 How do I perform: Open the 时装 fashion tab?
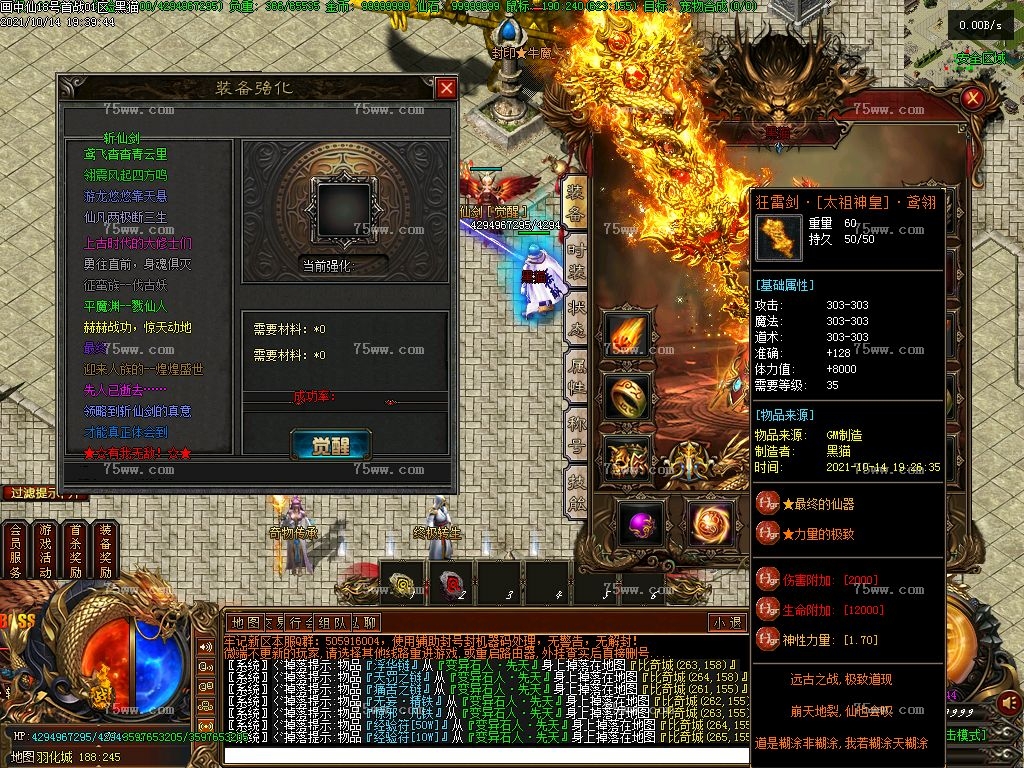[576, 258]
